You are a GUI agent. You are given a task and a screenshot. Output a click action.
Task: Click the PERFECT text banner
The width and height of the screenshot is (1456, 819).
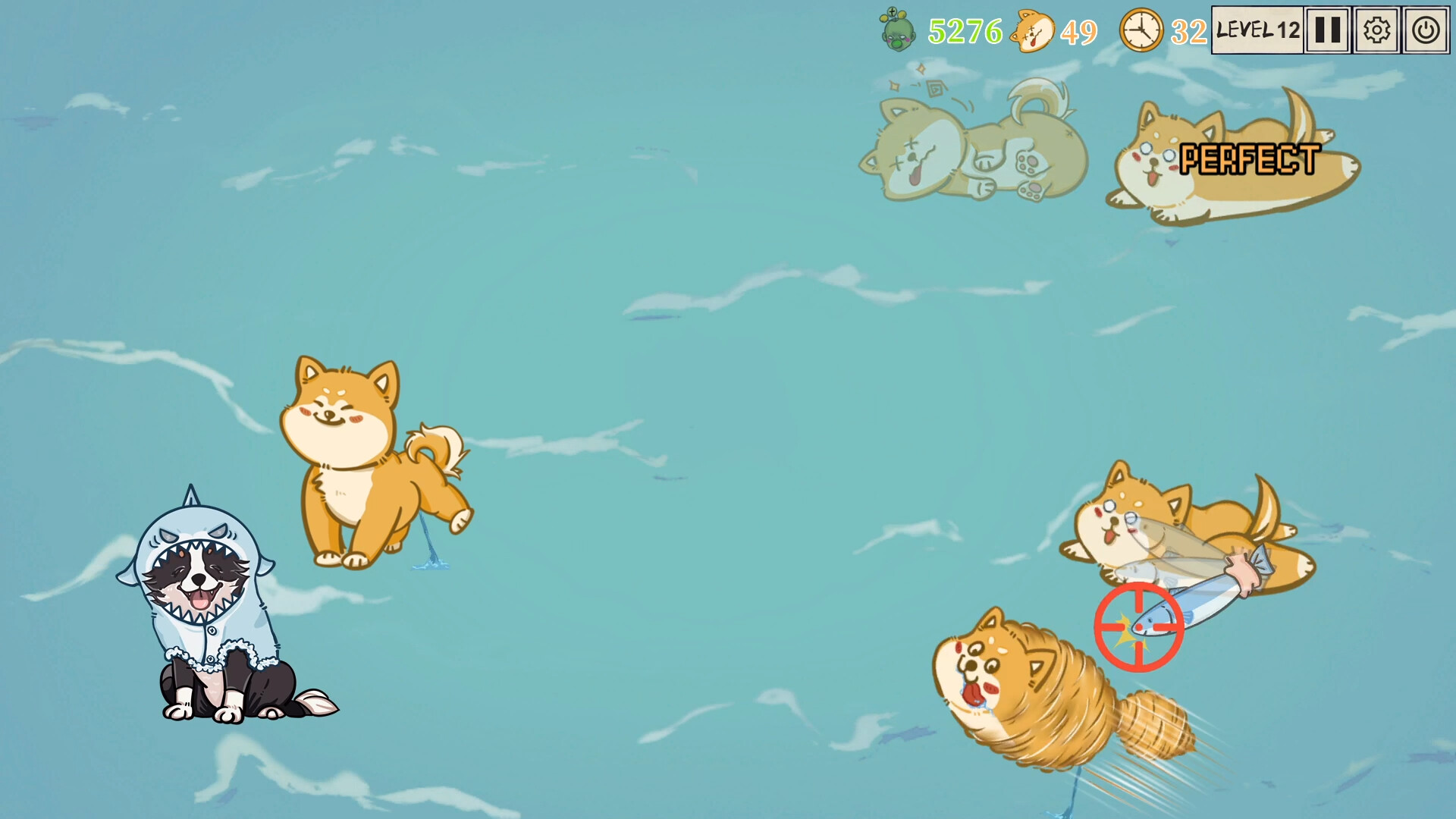point(1251,157)
